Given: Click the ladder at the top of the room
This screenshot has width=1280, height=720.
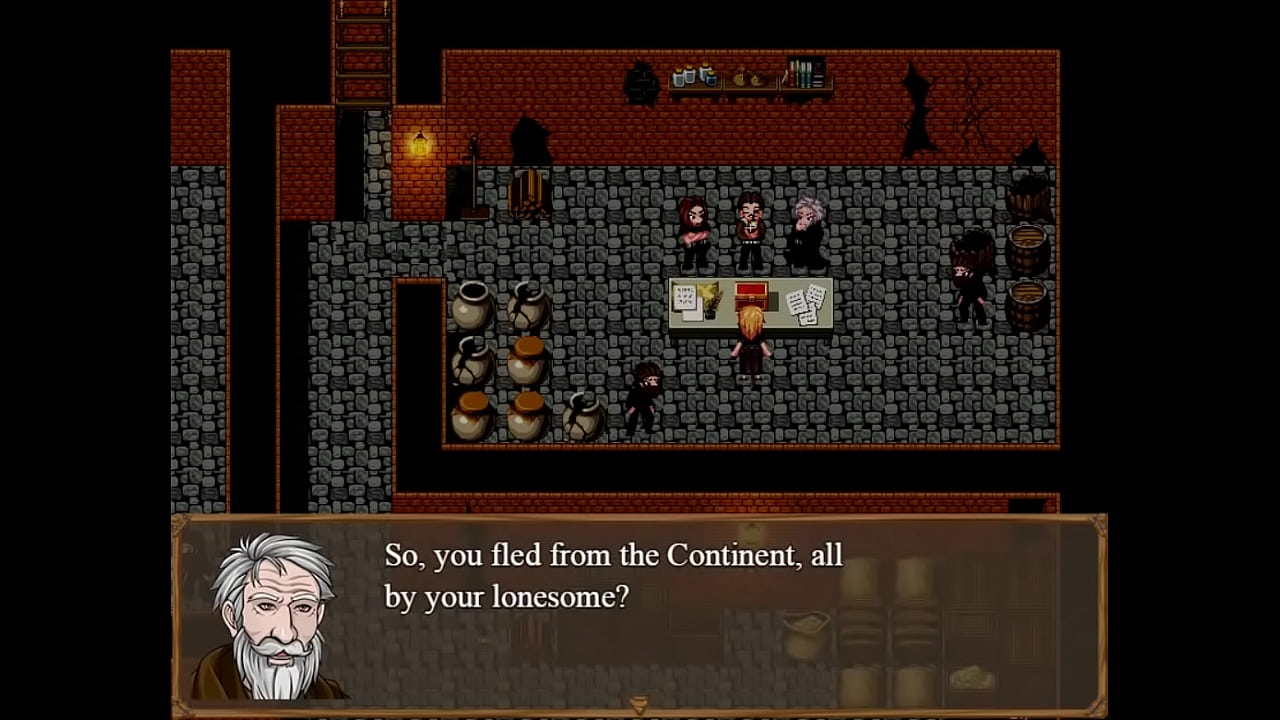Looking at the screenshot, I should click(355, 55).
